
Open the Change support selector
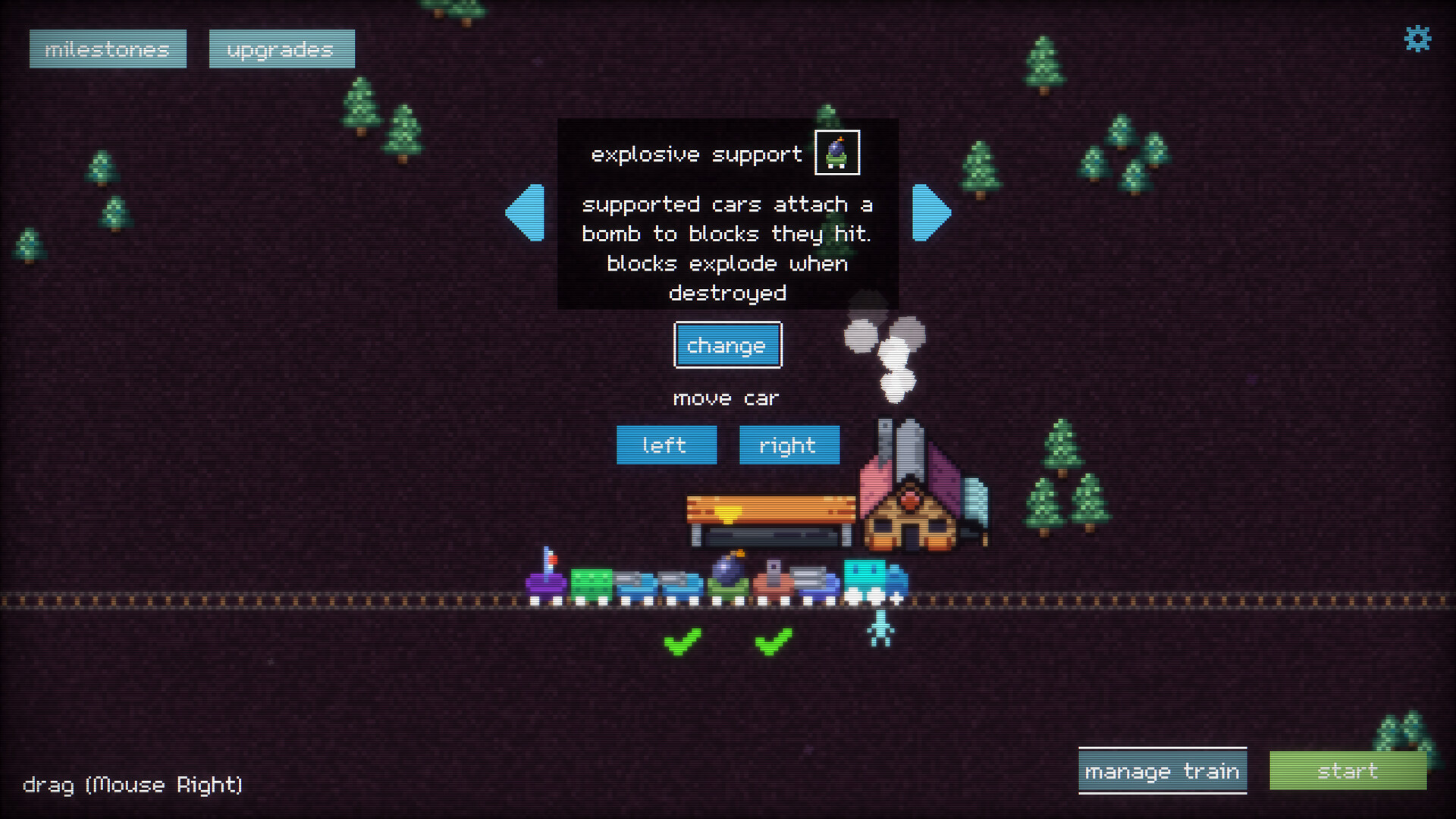click(x=726, y=345)
